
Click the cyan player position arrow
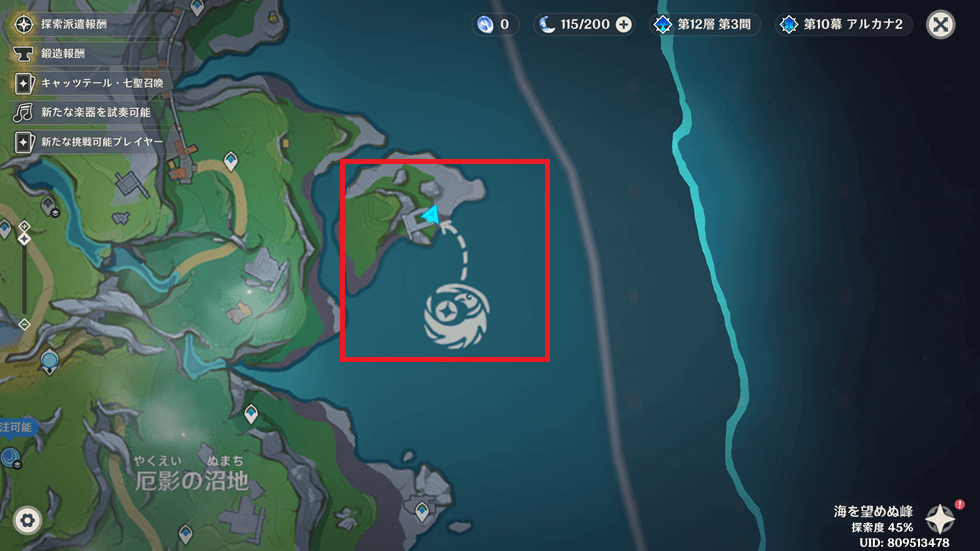(430, 214)
